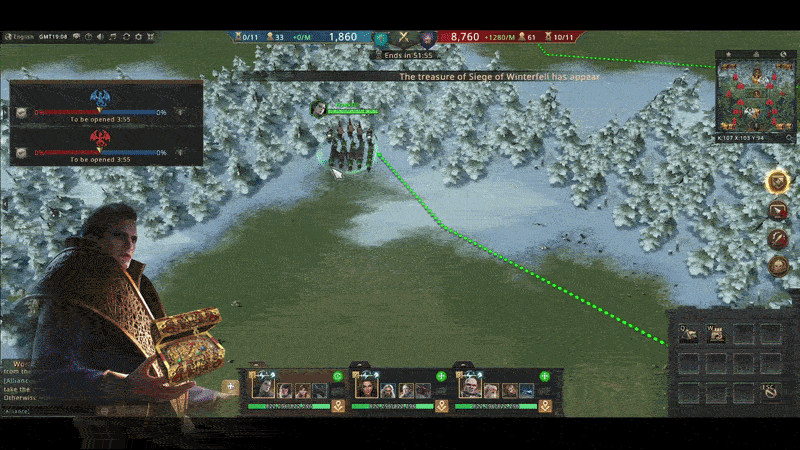Select the third army's bearded commander portrait
The width and height of the screenshot is (800, 450).
[x=470, y=388]
